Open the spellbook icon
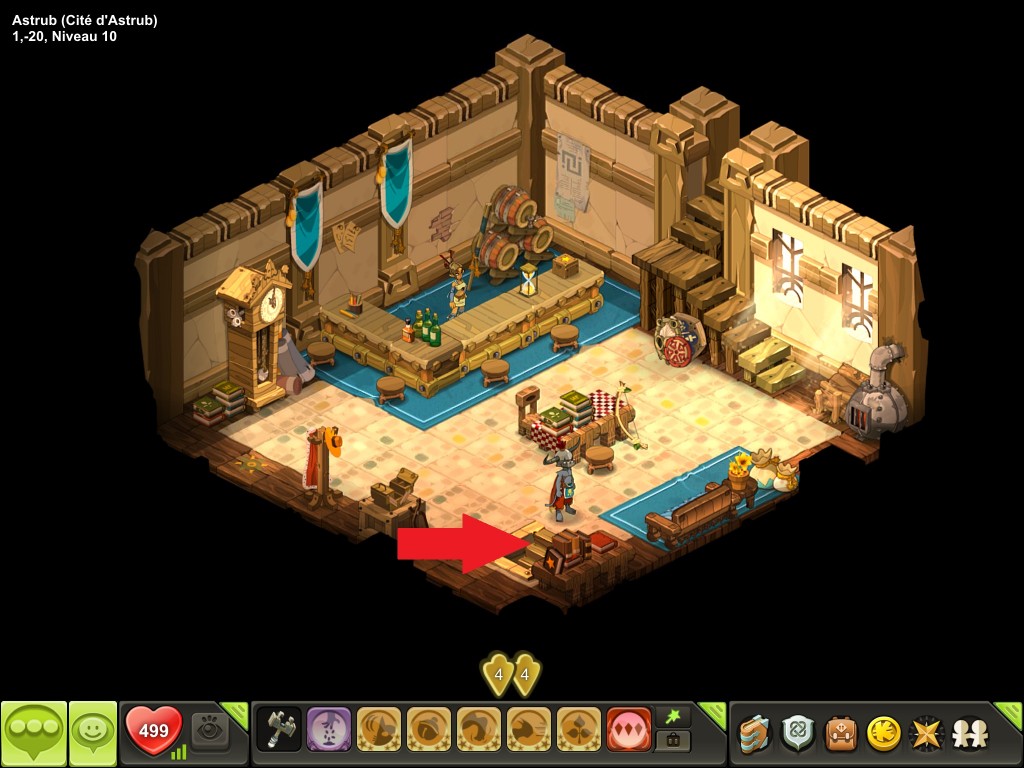The width and height of the screenshot is (1024, 768). (755, 734)
